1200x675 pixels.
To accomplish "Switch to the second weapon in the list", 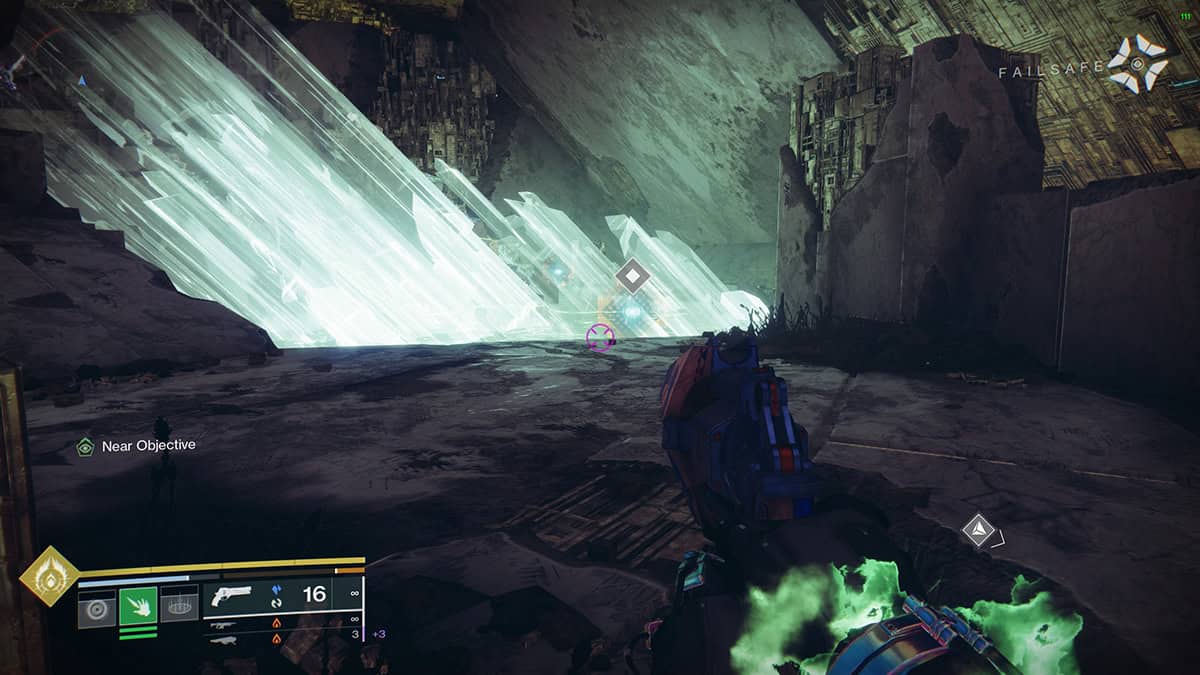I will pyautogui.click(x=224, y=624).
